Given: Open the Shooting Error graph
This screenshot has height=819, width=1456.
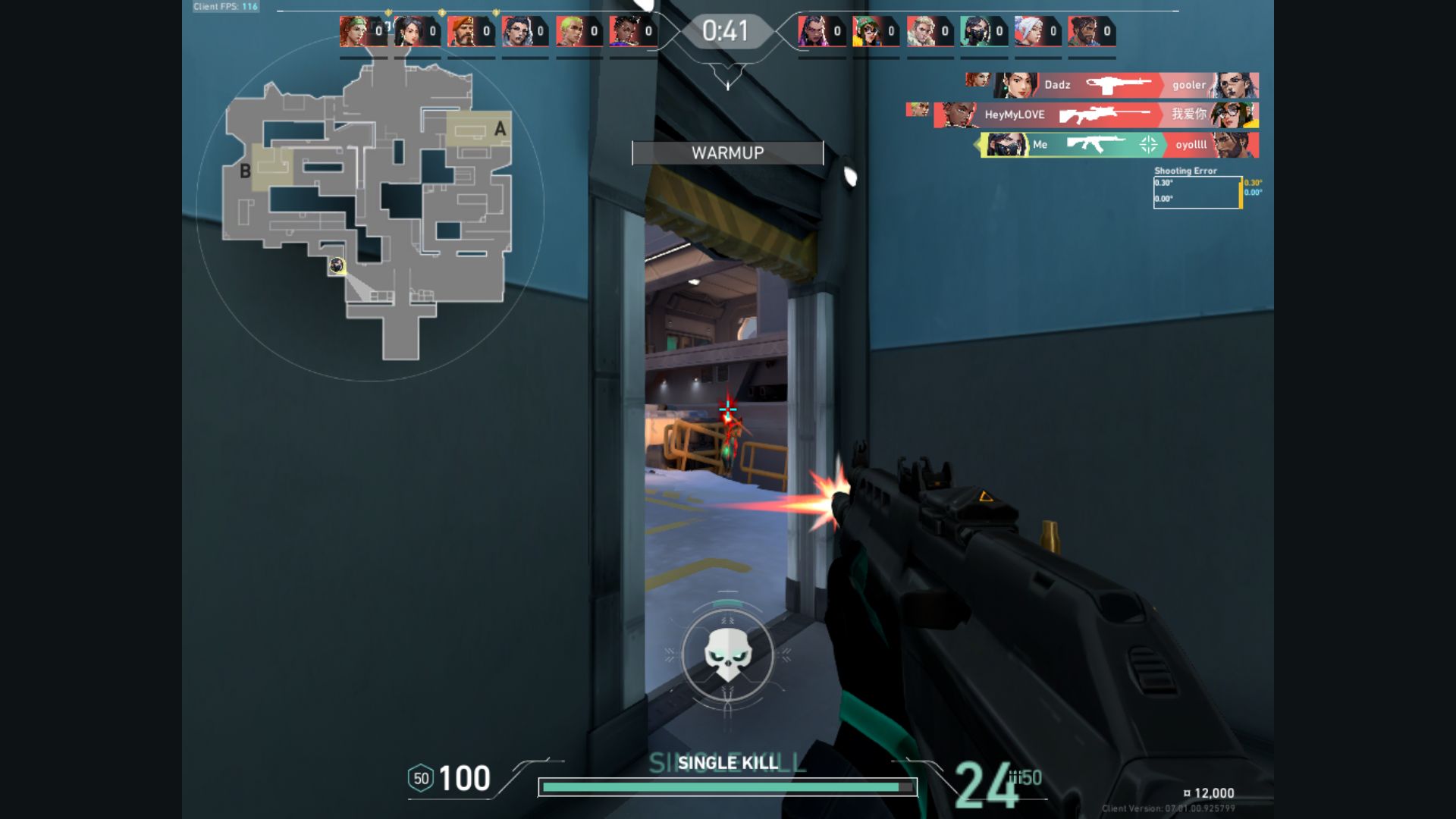Looking at the screenshot, I should click(1197, 192).
